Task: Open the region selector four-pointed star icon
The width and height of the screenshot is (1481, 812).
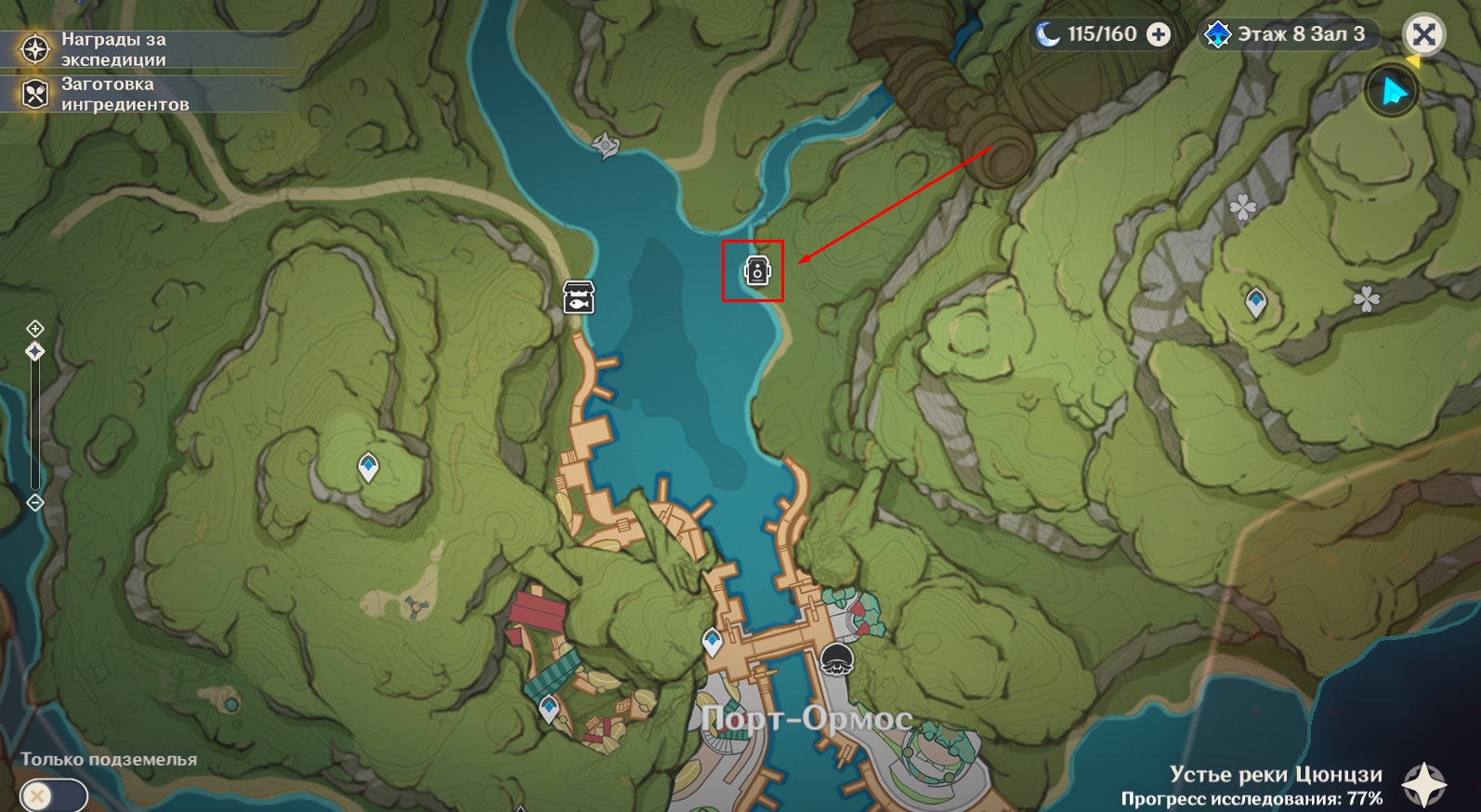Action: click(1423, 785)
